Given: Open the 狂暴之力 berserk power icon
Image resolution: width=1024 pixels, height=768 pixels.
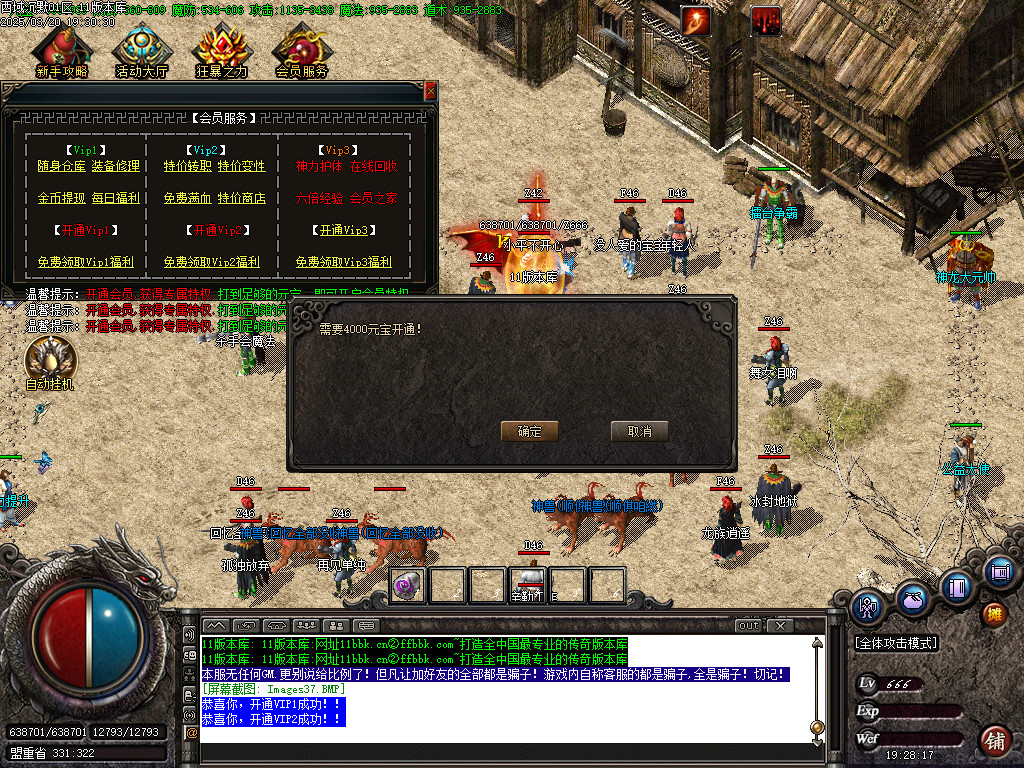Looking at the screenshot, I should 221,50.
